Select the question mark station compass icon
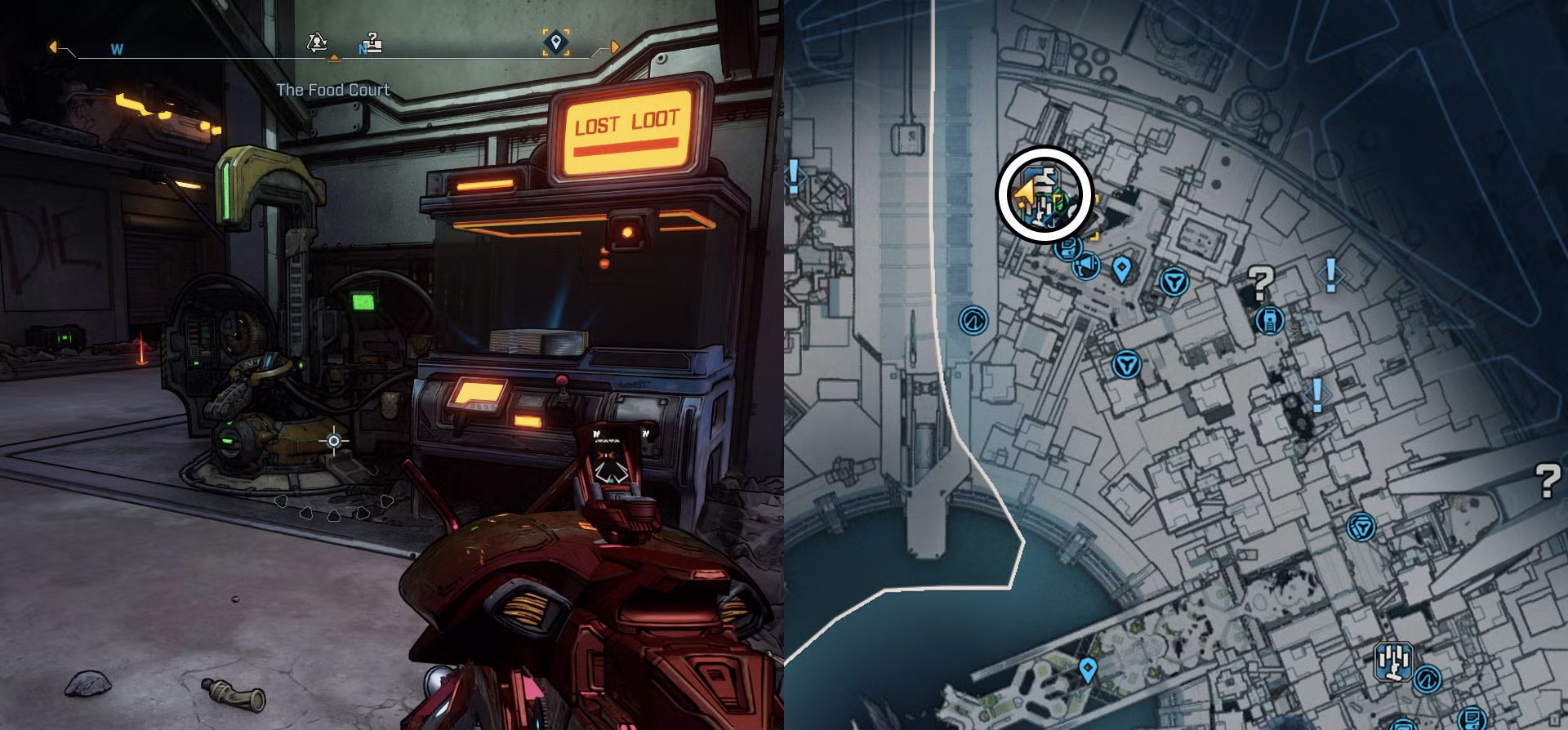The width and height of the screenshot is (1568, 730). coord(372,42)
